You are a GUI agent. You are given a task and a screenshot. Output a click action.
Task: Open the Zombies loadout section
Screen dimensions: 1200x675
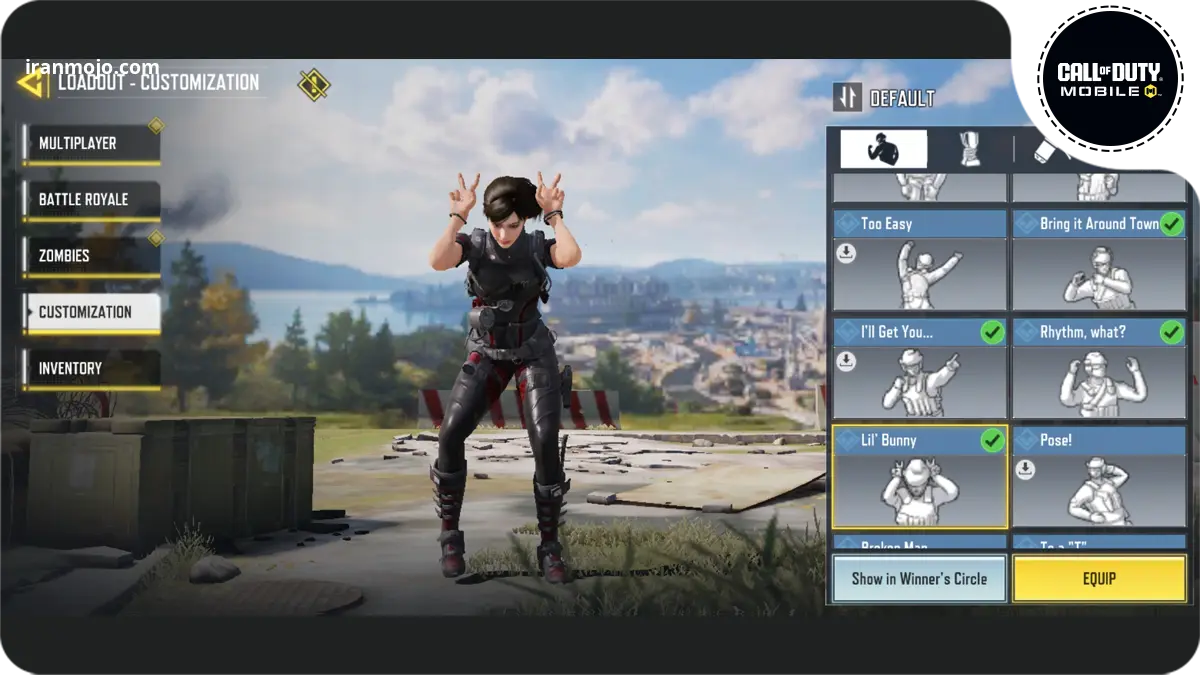(91, 256)
